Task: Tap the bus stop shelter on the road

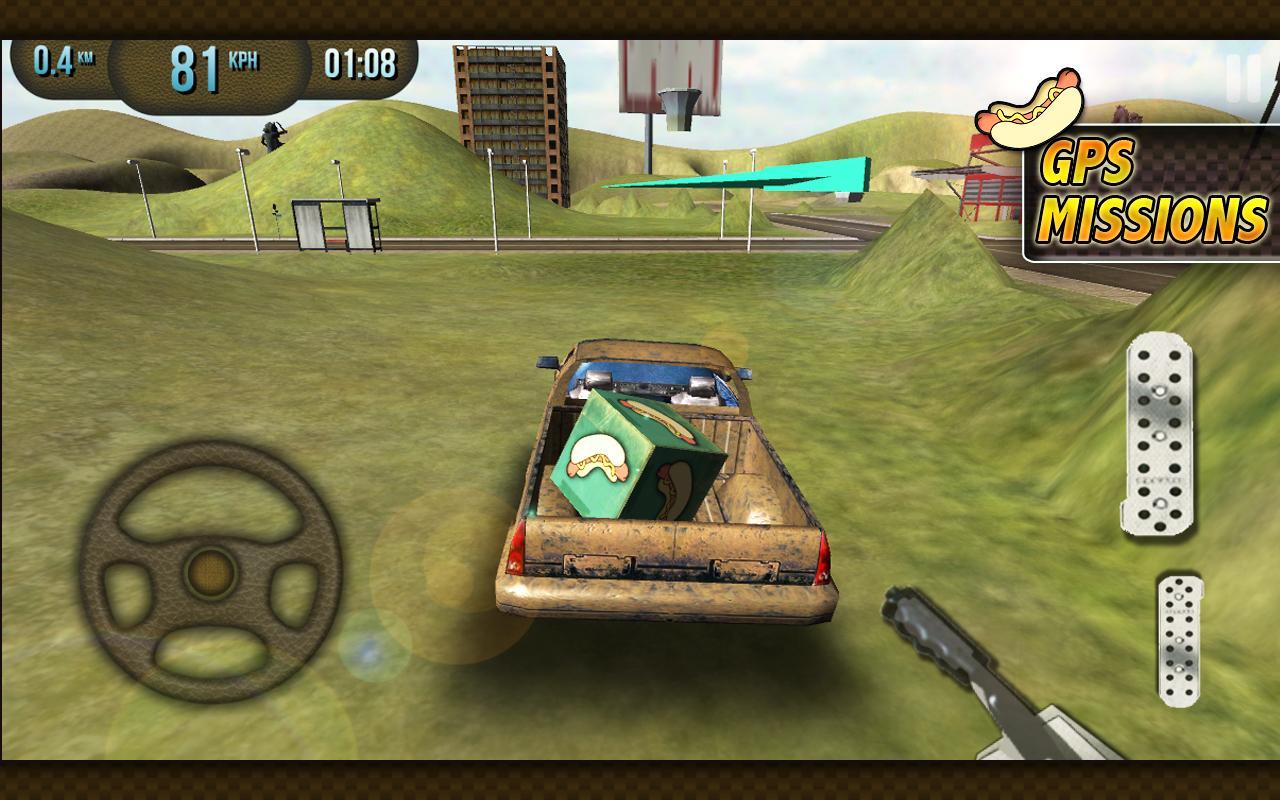Action: coord(335,222)
